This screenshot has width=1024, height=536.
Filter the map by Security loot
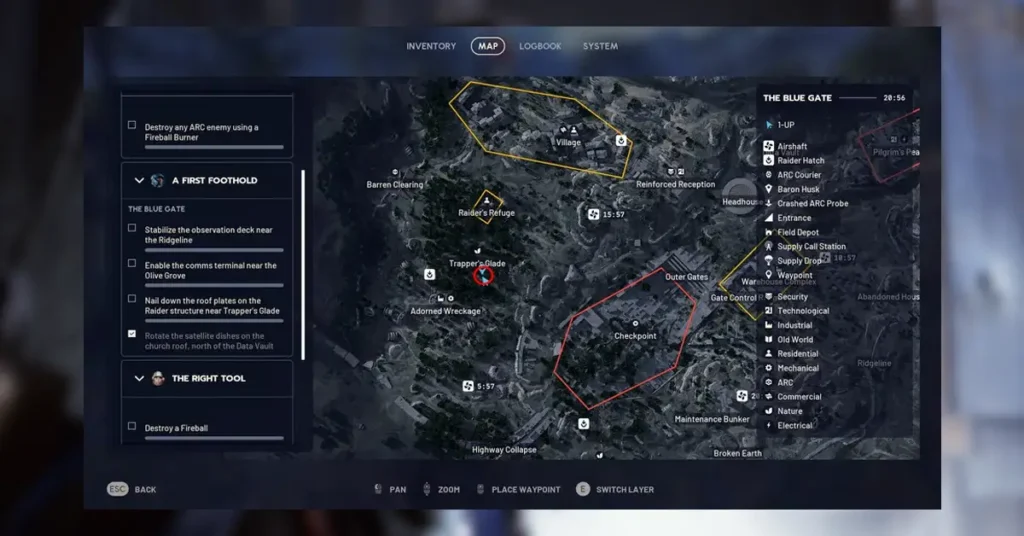coord(792,297)
